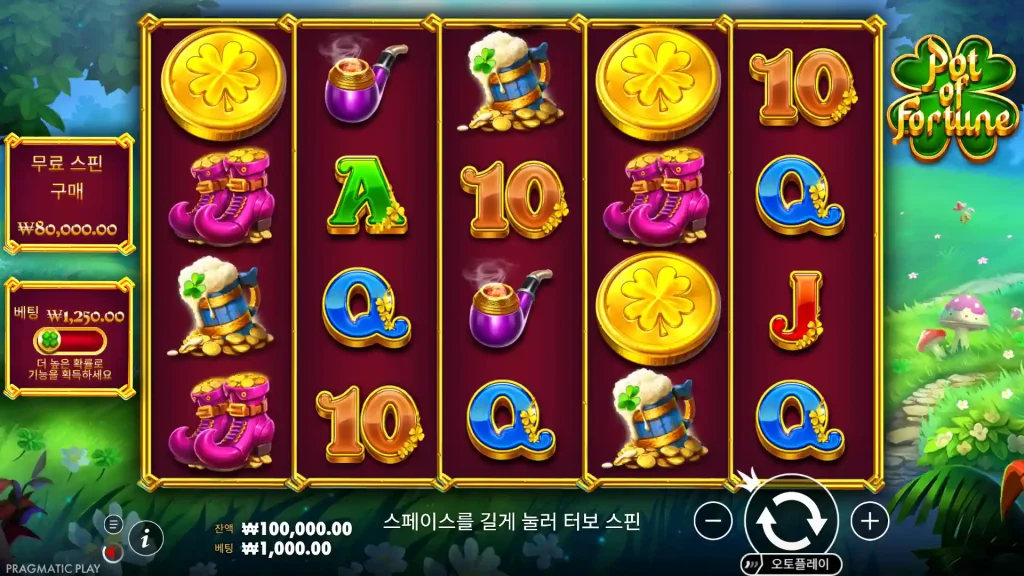This screenshot has height=576, width=1024.
Task: Decrease the bet with the minus button
Action: 713,521
